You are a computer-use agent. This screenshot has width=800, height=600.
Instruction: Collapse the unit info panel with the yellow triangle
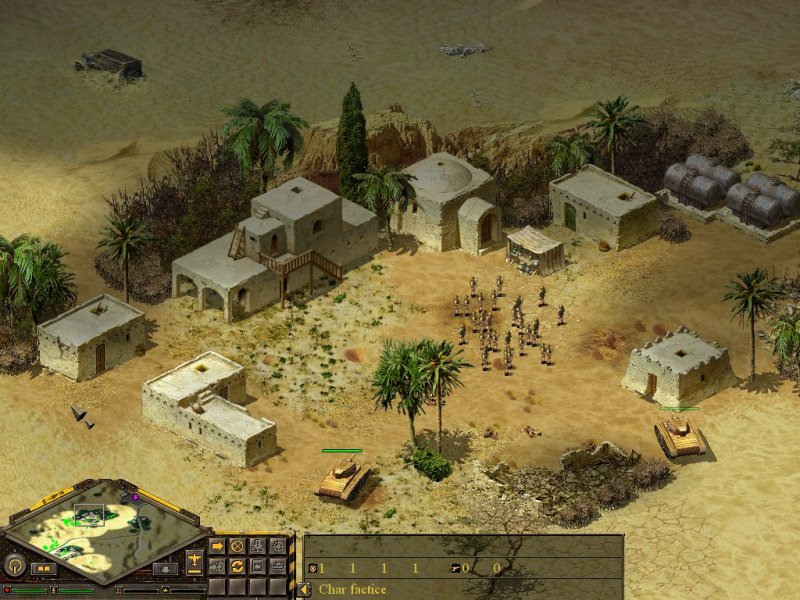coord(304,589)
